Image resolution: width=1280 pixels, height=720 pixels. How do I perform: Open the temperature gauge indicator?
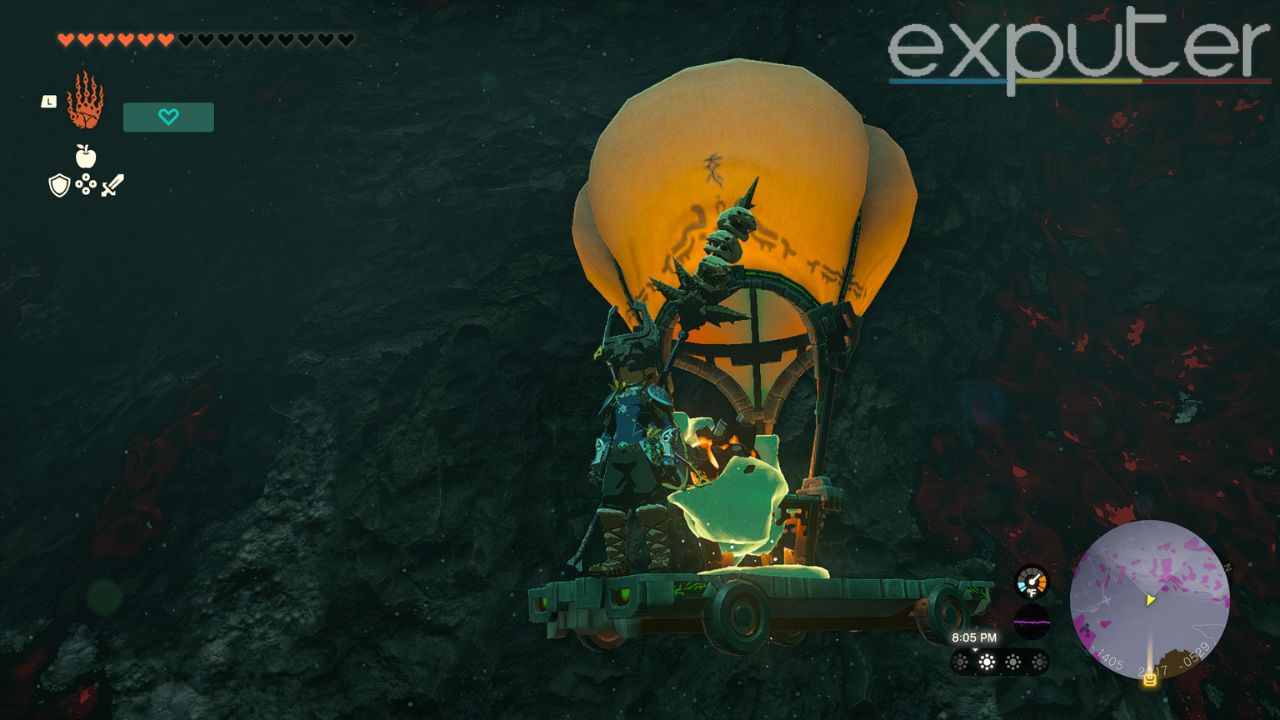(x=1031, y=580)
